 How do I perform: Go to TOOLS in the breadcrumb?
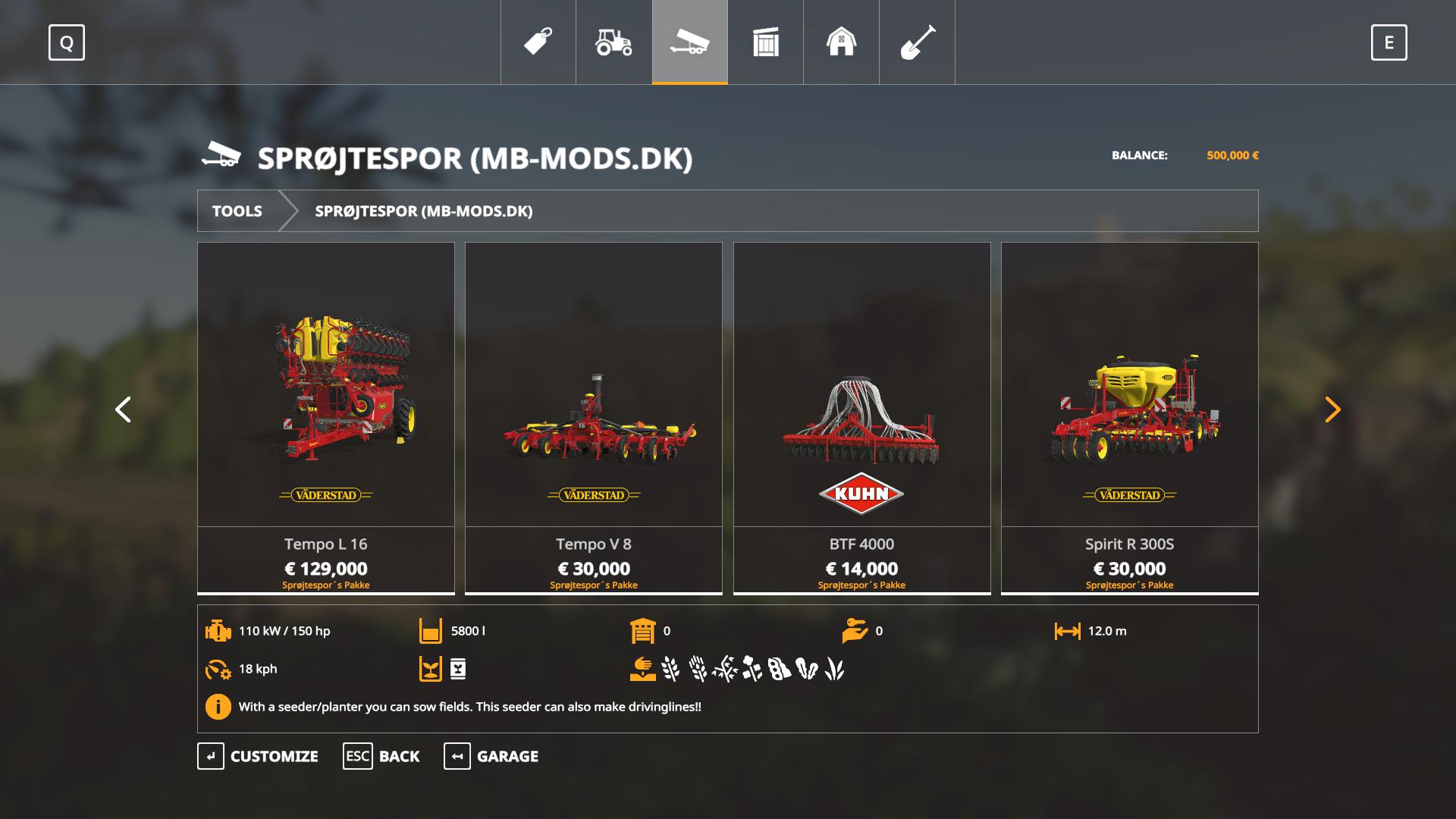[x=237, y=211]
